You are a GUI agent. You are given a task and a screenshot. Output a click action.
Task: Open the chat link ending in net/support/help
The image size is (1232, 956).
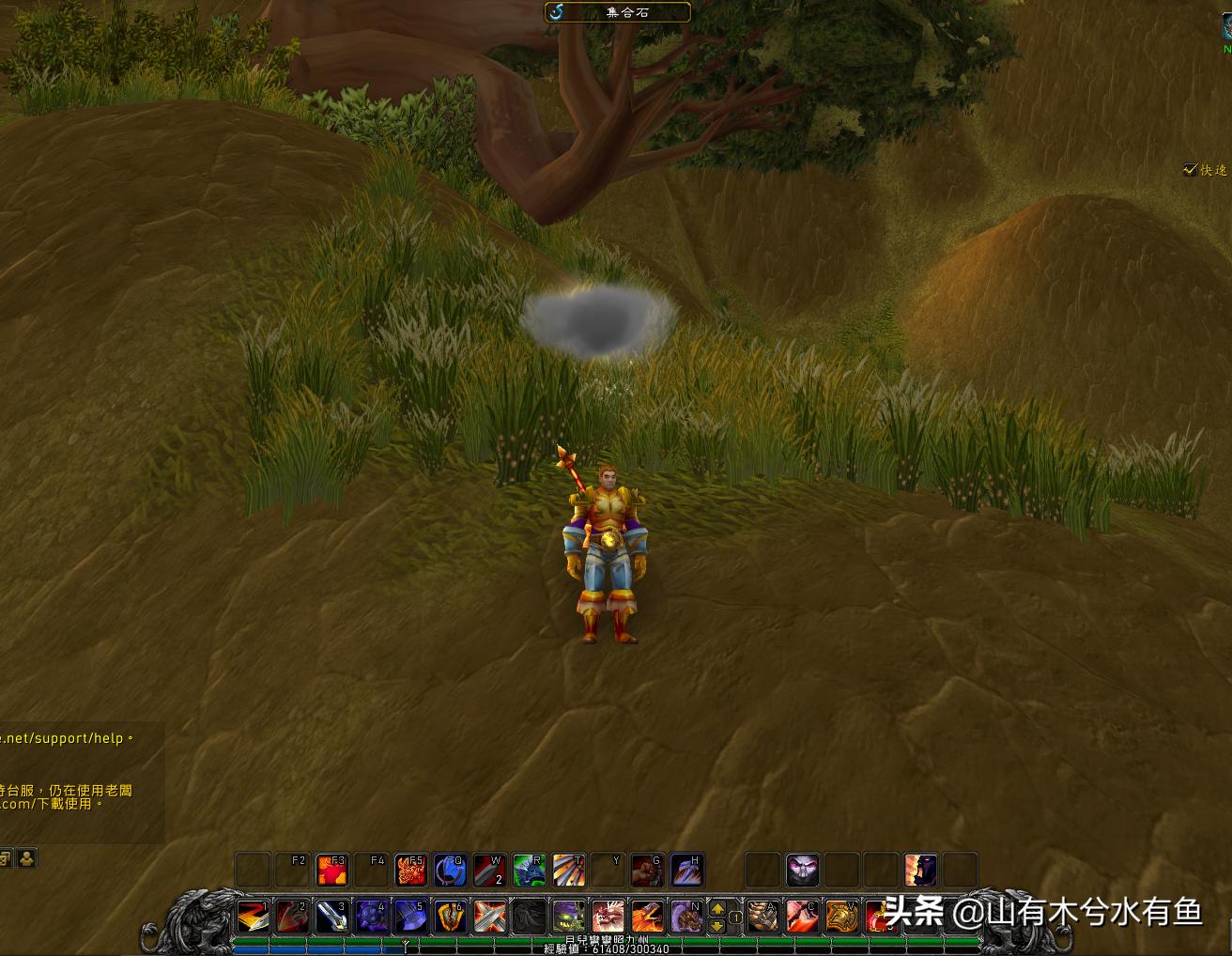tap(62, 738)
